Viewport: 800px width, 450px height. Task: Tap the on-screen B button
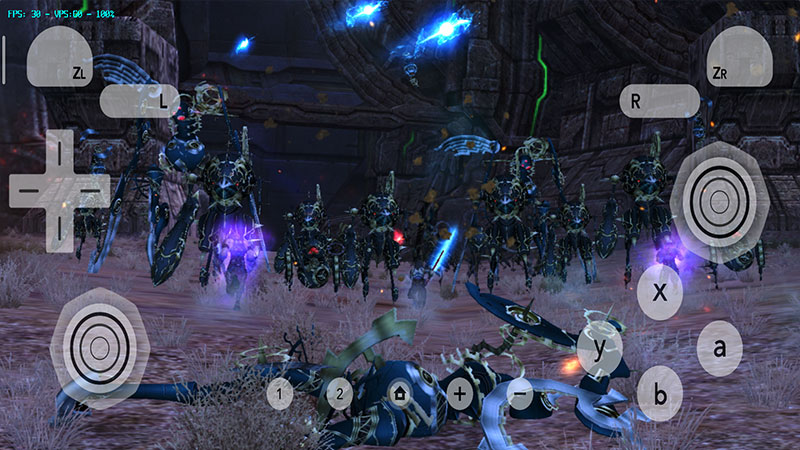[660, 392]
